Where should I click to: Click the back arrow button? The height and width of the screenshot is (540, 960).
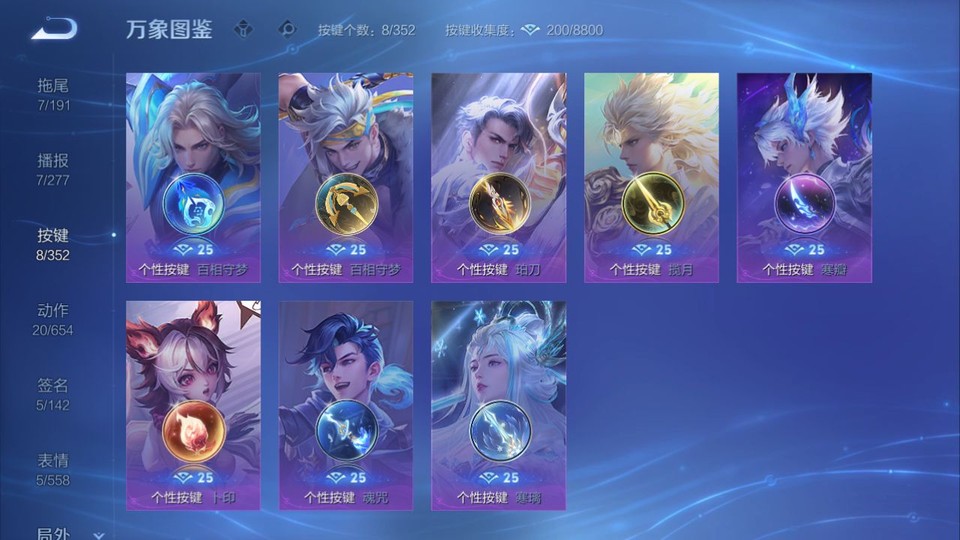click(54, 29)
